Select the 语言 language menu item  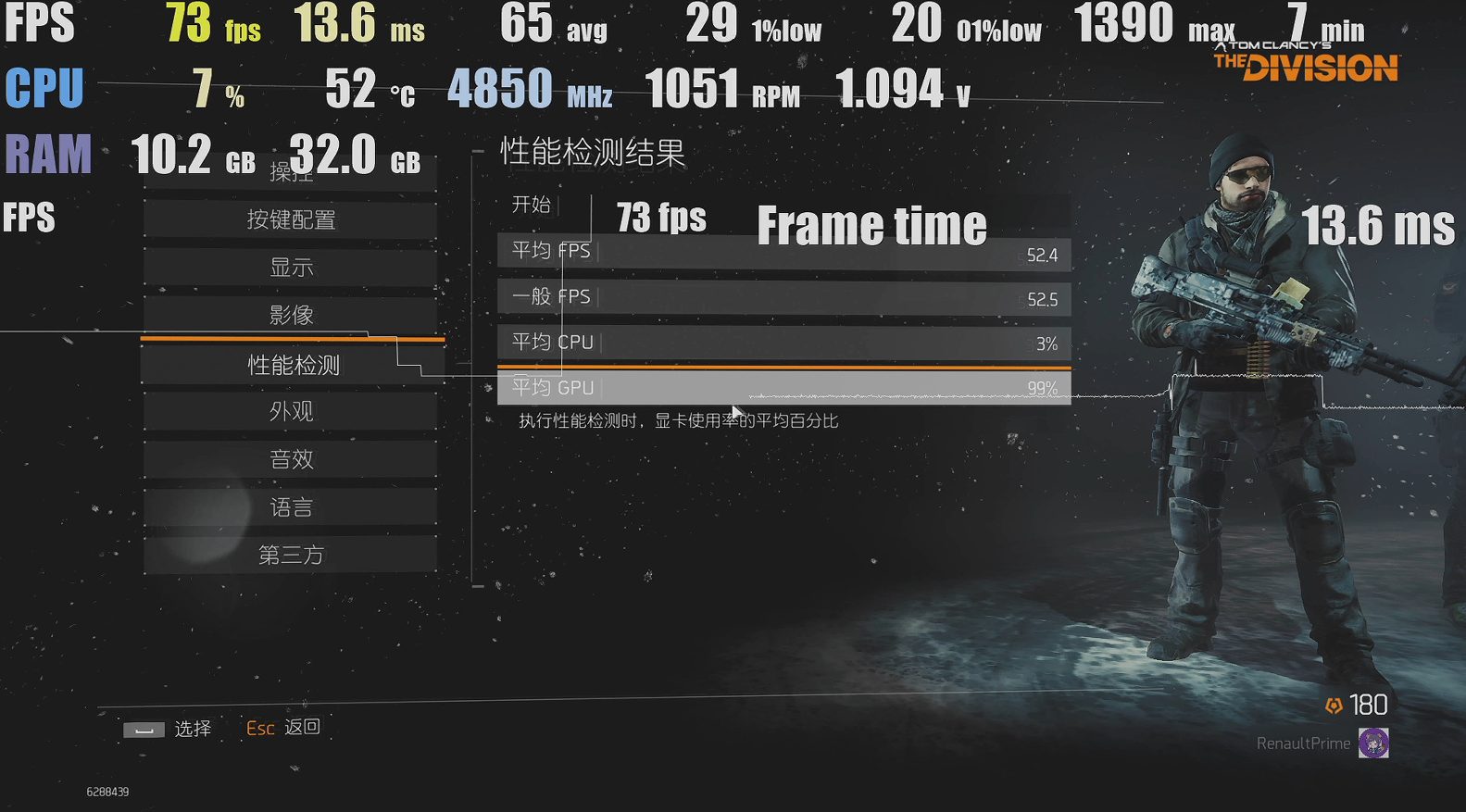tap(291, 506)
